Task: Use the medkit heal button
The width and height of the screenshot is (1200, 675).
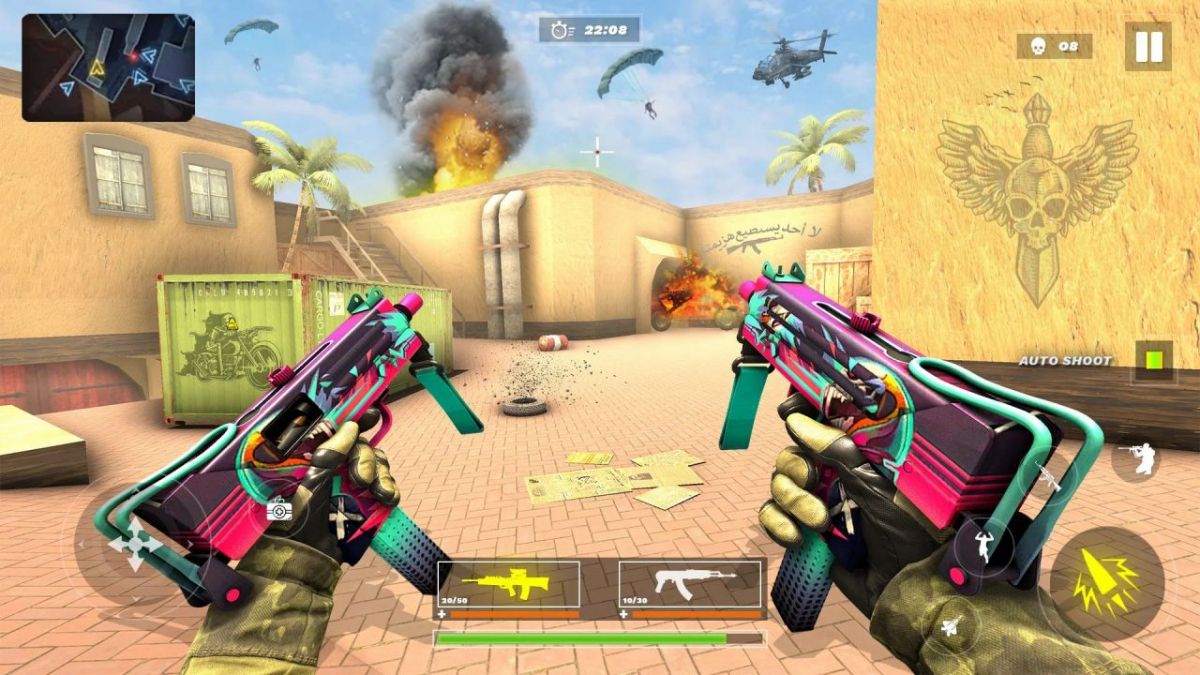Action: (x=279, y=511)
